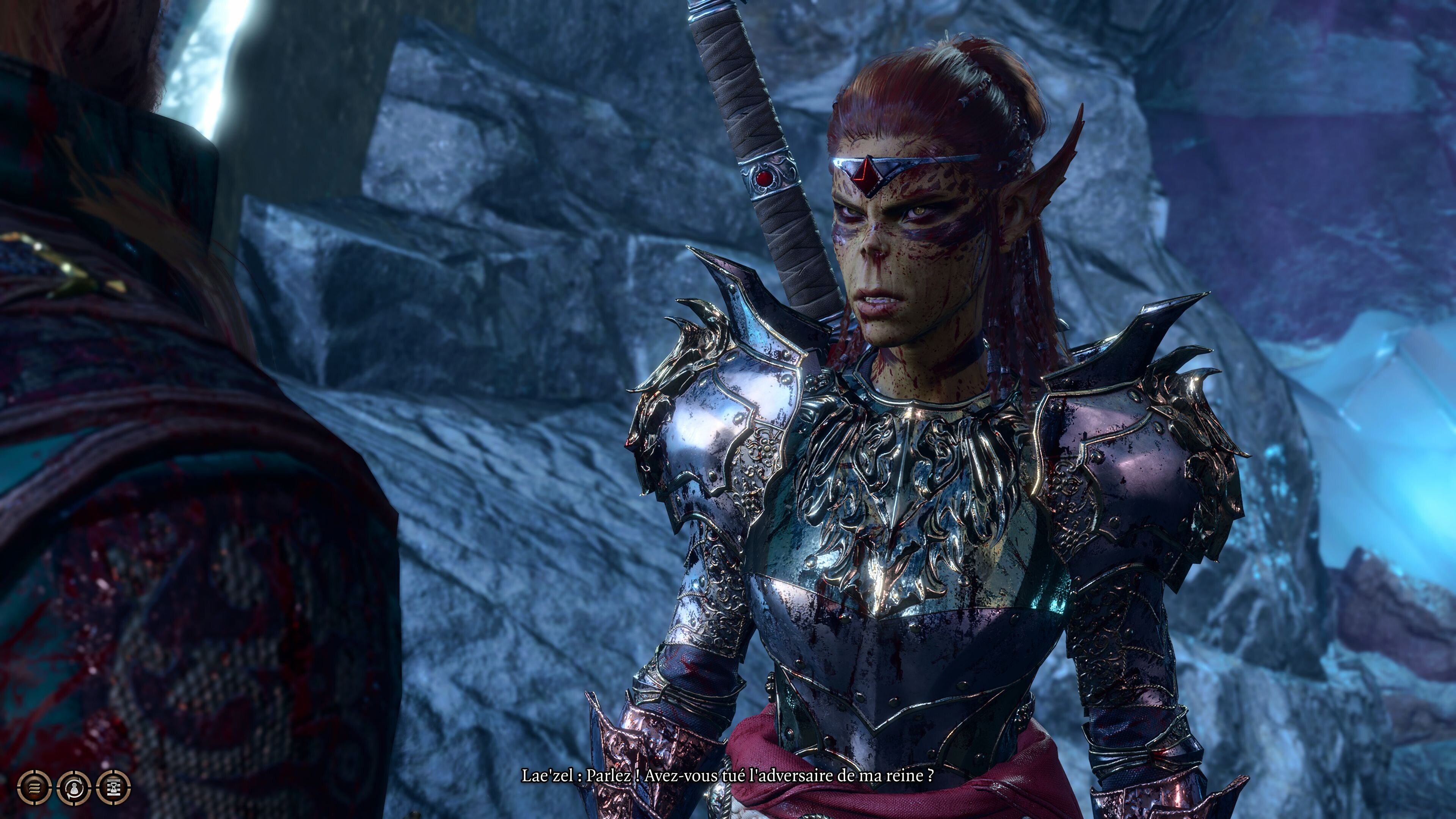Click the character swap icon with circular arrows
Viewport: 1456px width, 819px height.
click(x=74, y=788)
